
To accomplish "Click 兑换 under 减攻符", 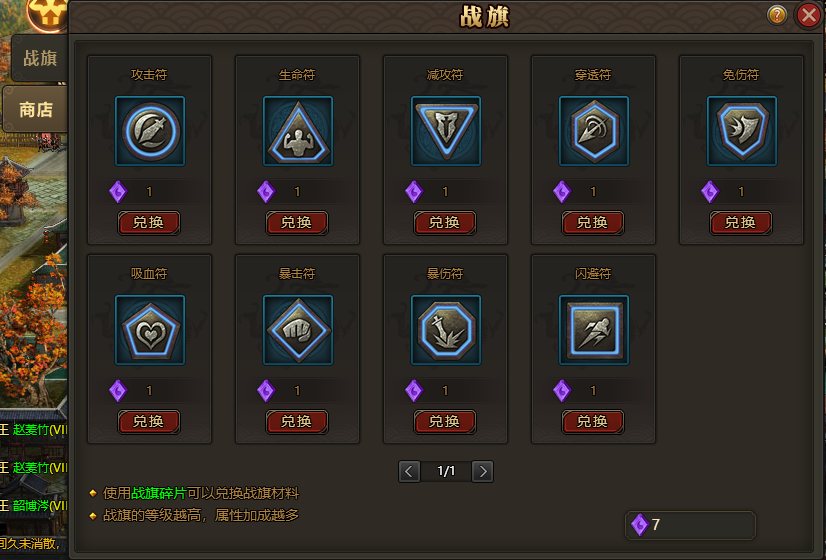I will click(x=445, y=222).
